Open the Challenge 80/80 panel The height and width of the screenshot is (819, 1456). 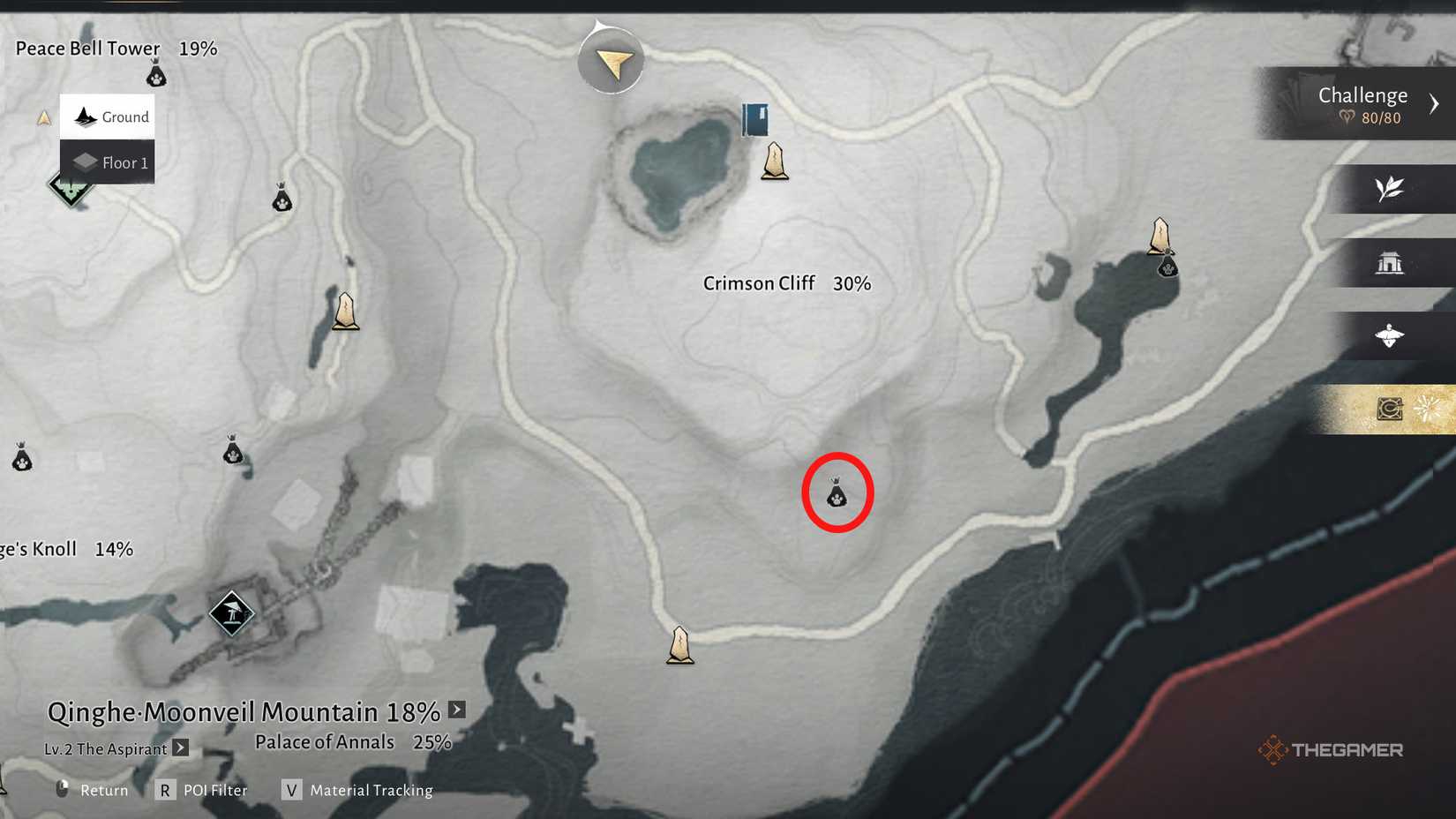[1362, 104]
